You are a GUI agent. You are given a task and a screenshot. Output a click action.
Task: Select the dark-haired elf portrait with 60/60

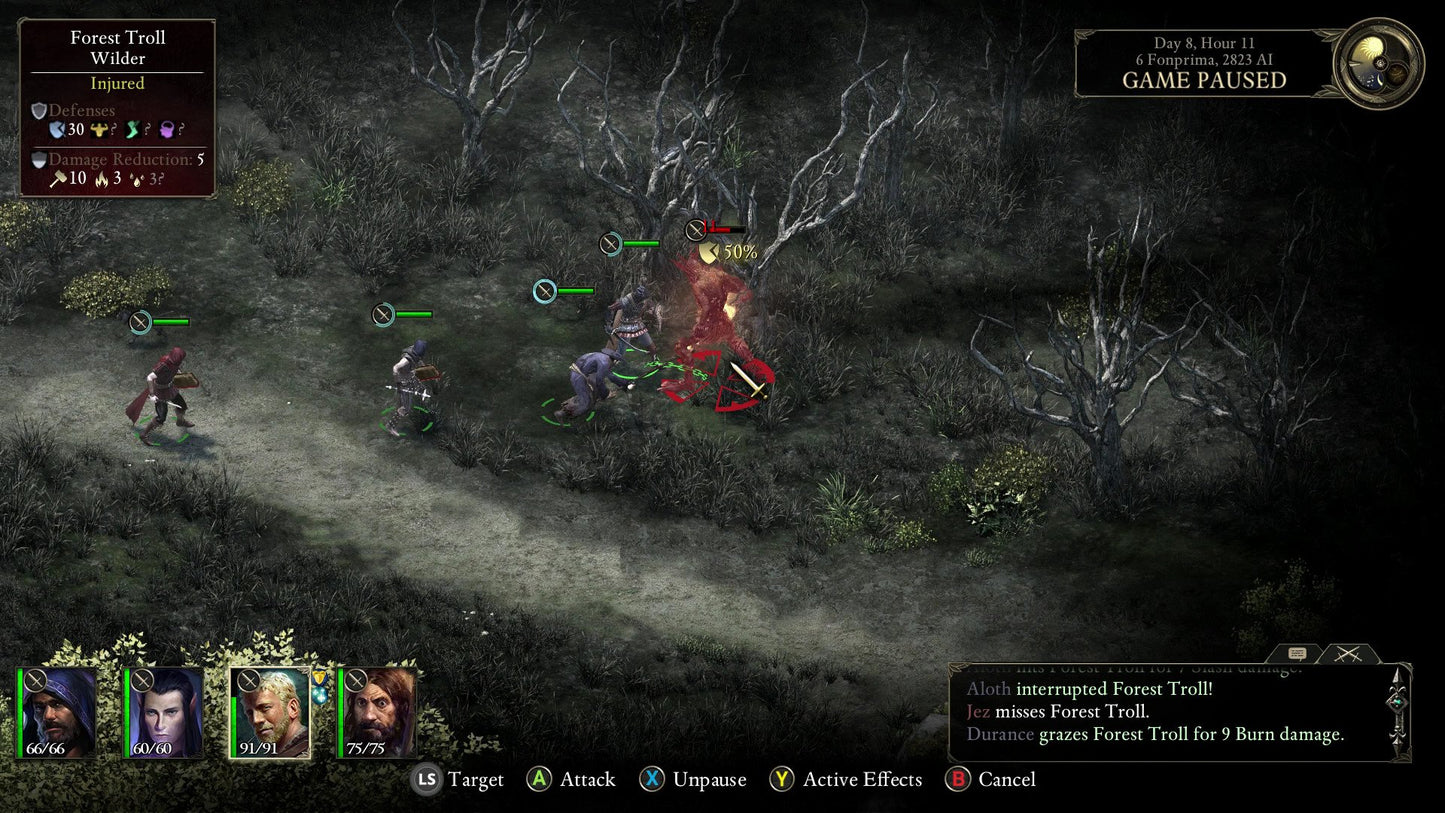point(165,713)
